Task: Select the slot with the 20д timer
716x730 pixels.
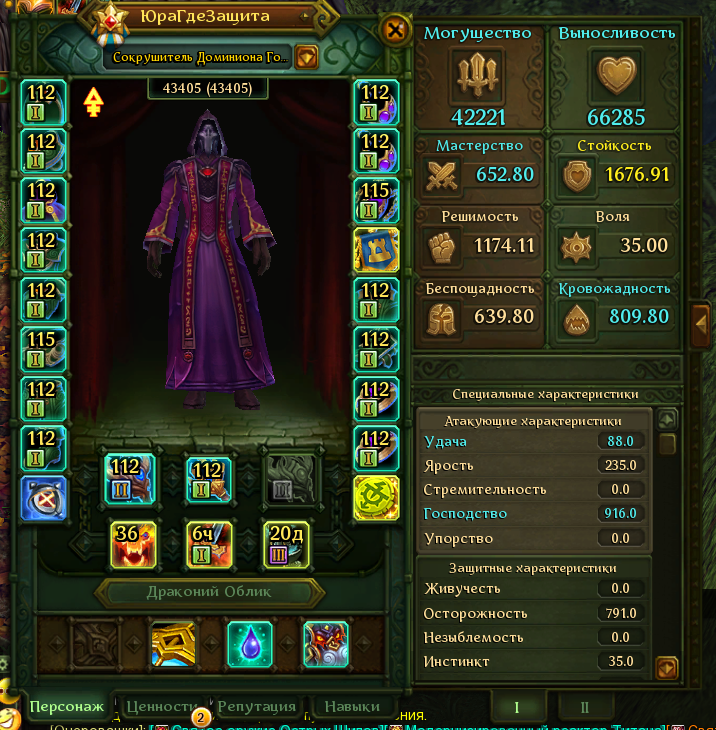Action: coord(287,545)
